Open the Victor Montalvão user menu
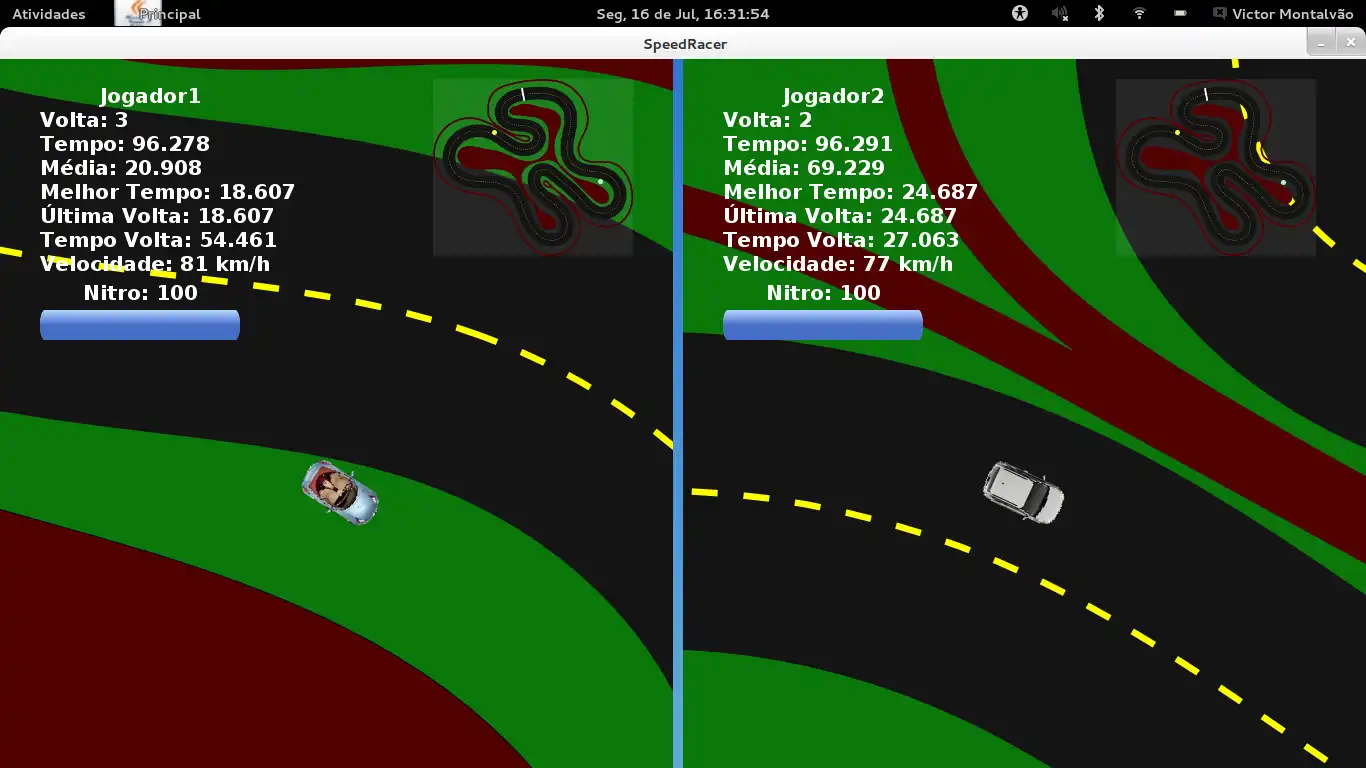The height and width of the screenshot is (768, 1366). (1282, 14)
